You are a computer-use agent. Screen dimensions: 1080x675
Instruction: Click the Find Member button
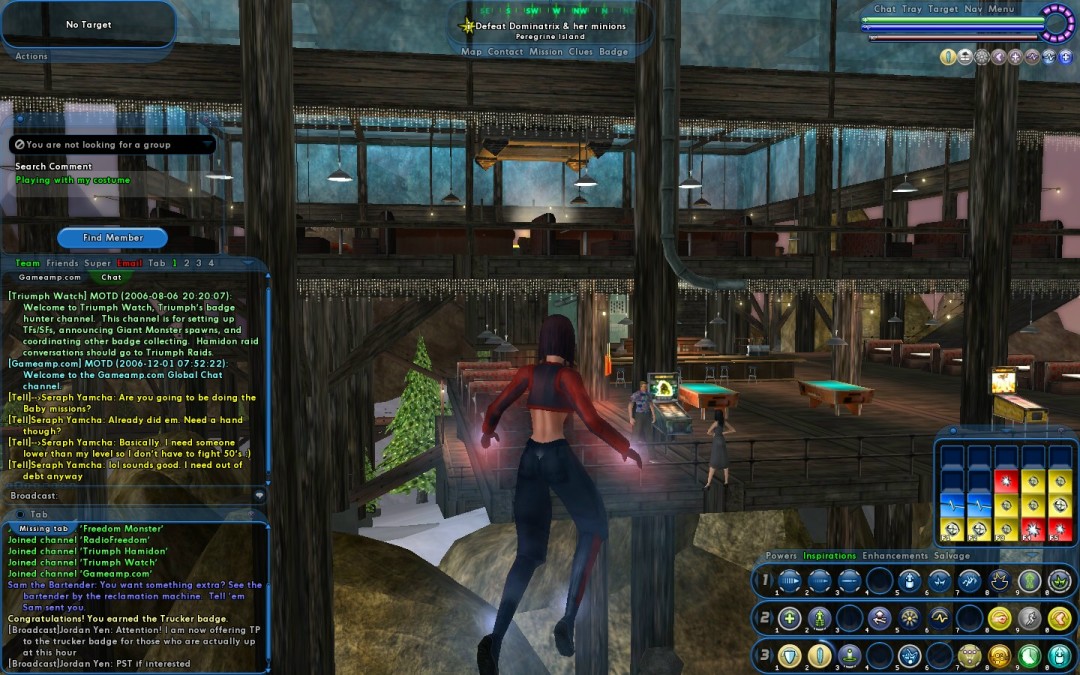(113, 238)
